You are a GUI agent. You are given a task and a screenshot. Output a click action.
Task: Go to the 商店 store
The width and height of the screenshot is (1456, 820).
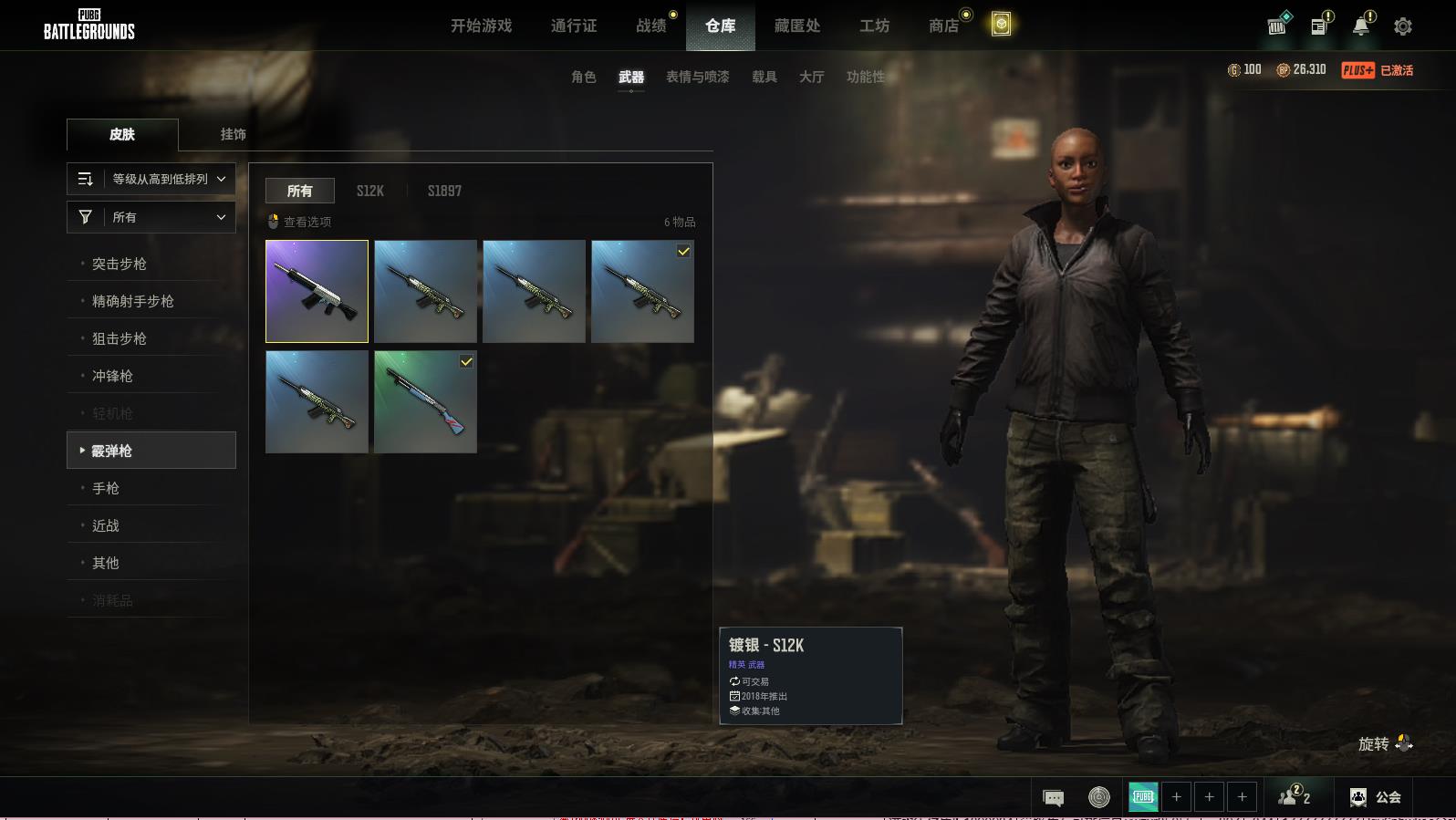coord(943,26)
